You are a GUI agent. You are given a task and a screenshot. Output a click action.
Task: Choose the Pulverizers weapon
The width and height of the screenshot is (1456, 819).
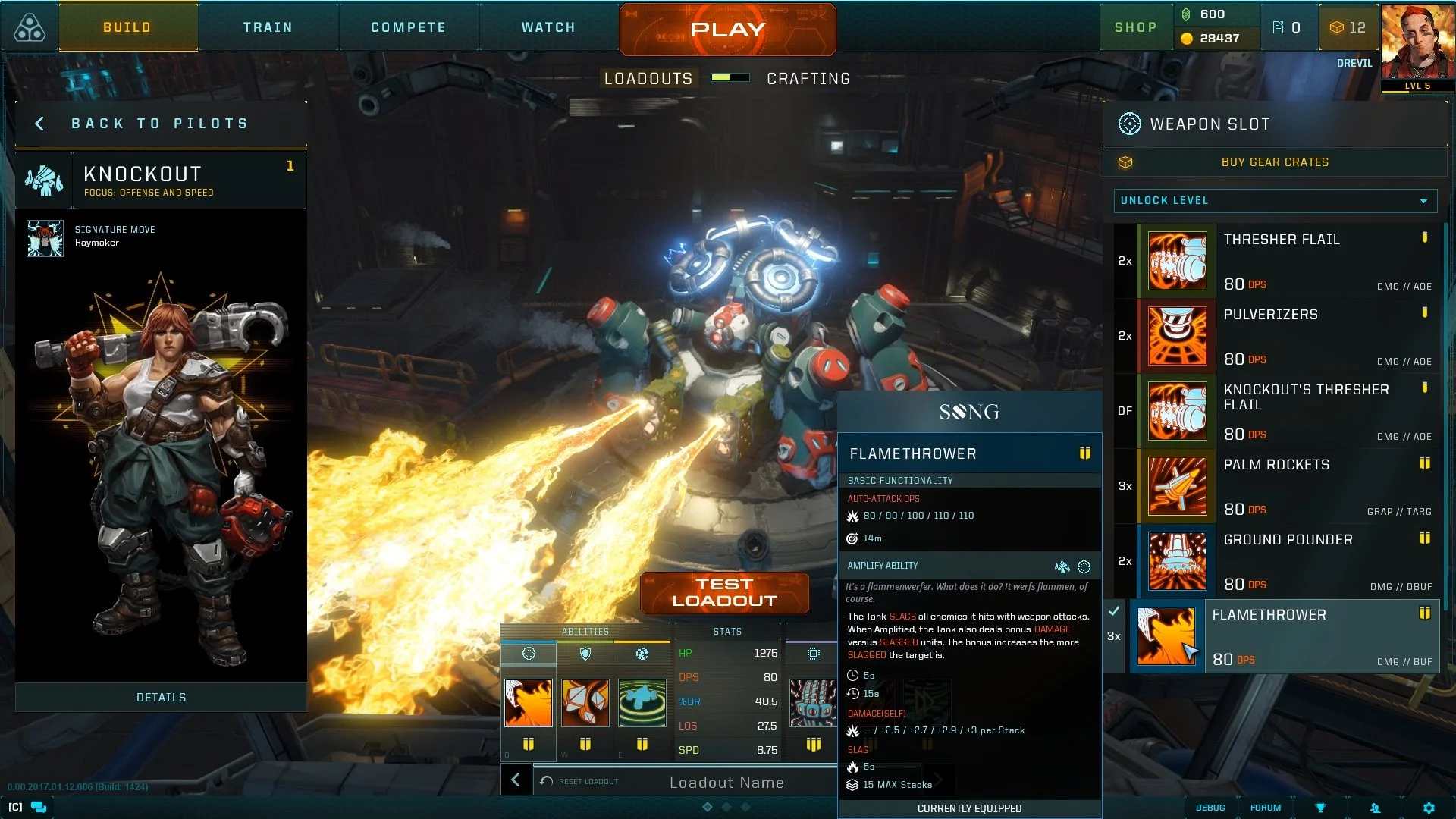tap(1288, 336)
